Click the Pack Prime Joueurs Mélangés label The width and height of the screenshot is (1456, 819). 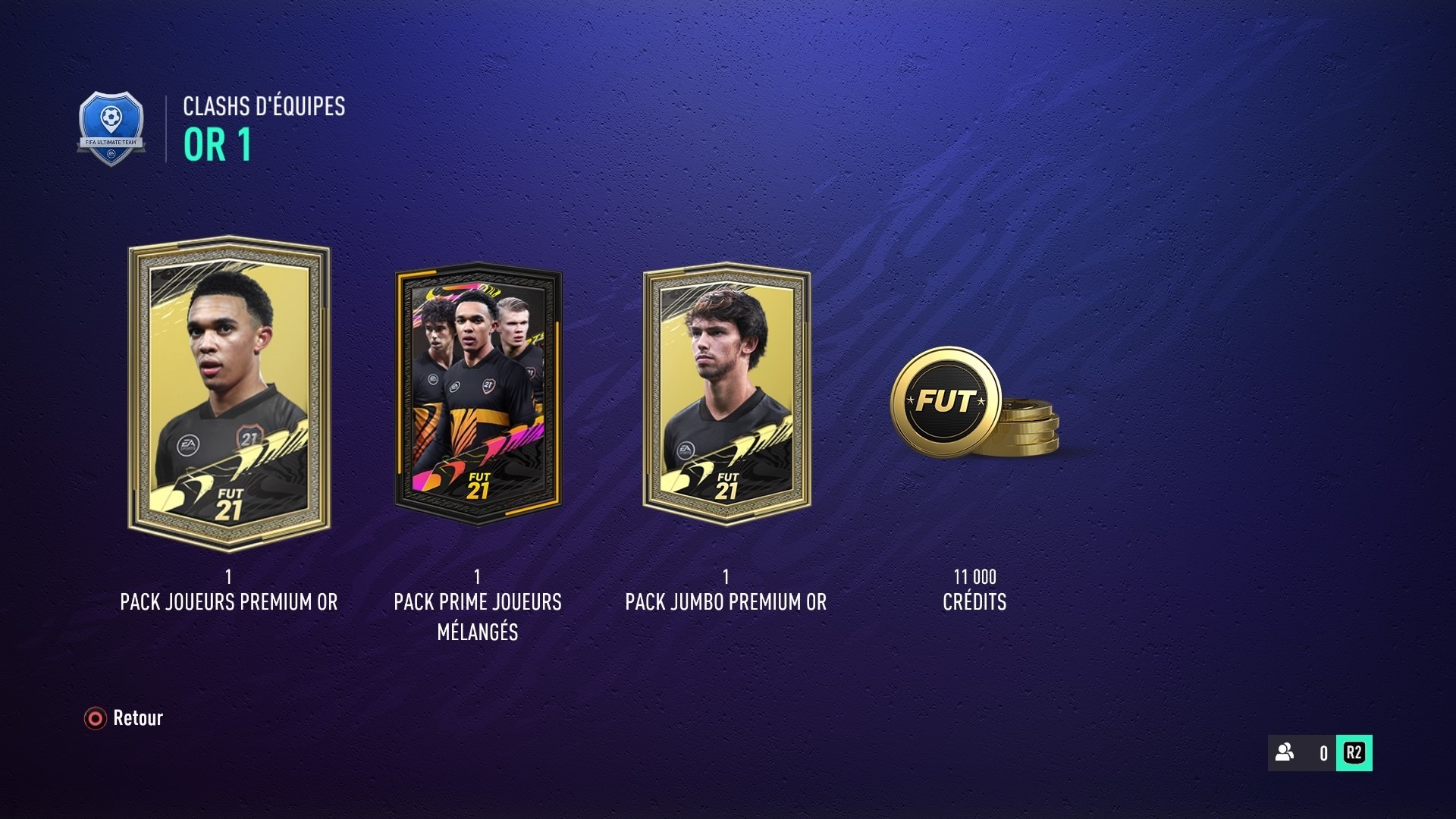pos(476,614)
